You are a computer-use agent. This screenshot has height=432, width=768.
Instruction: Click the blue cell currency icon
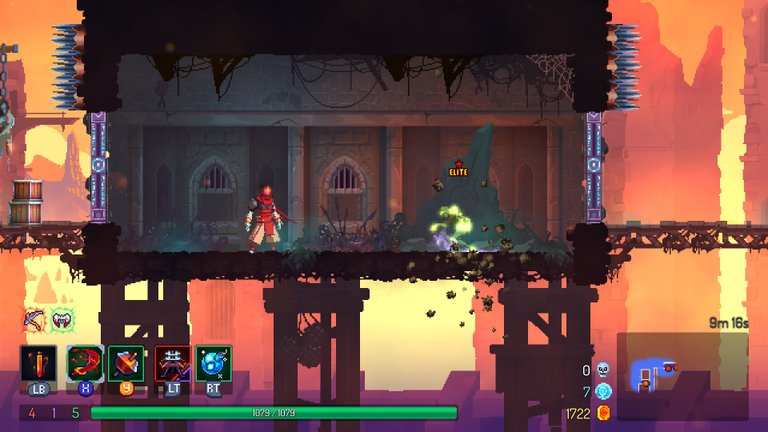click(x=603, y=391)
